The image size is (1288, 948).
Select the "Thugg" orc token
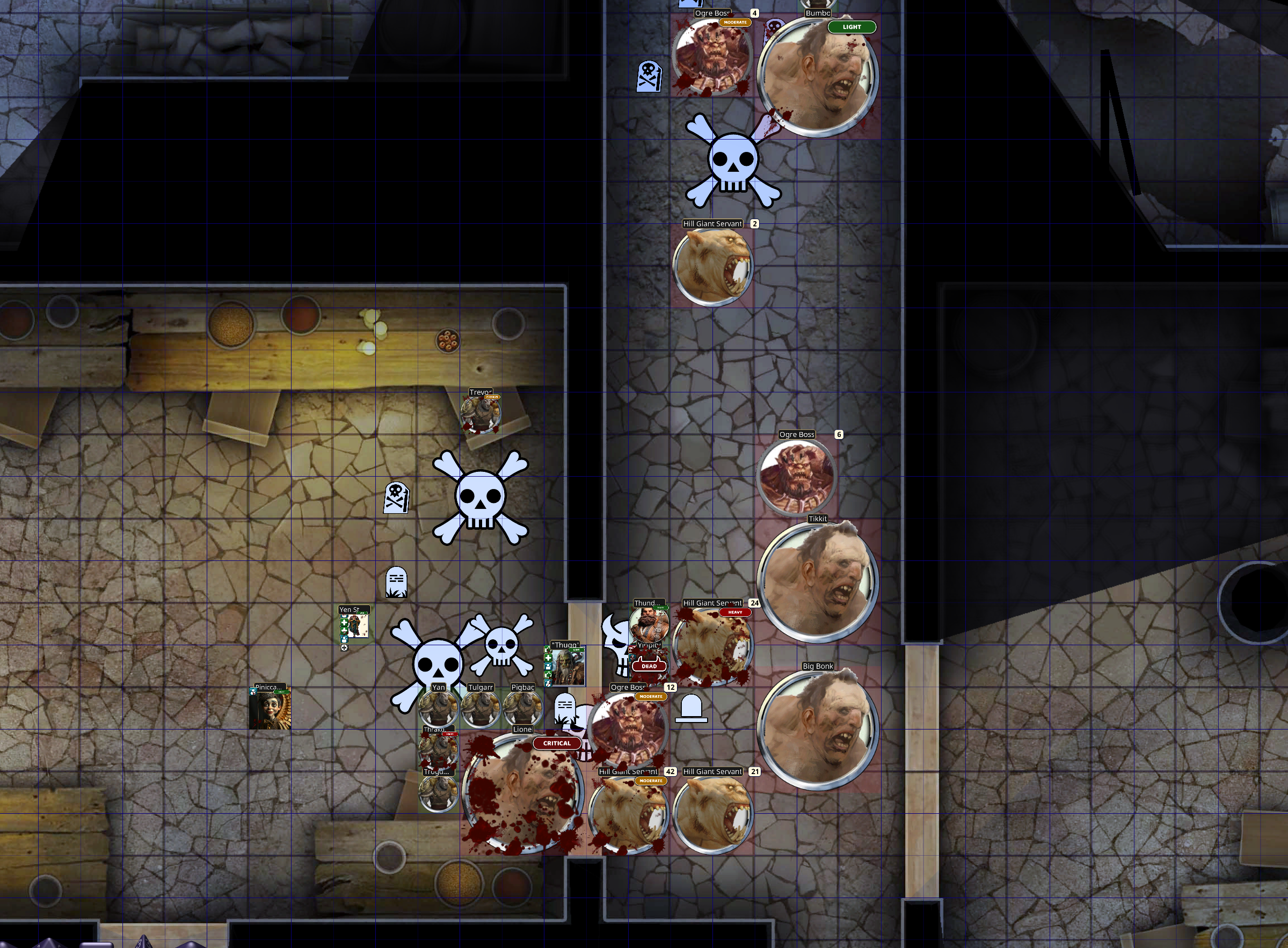pyautogui.click(x=567, y=667)
